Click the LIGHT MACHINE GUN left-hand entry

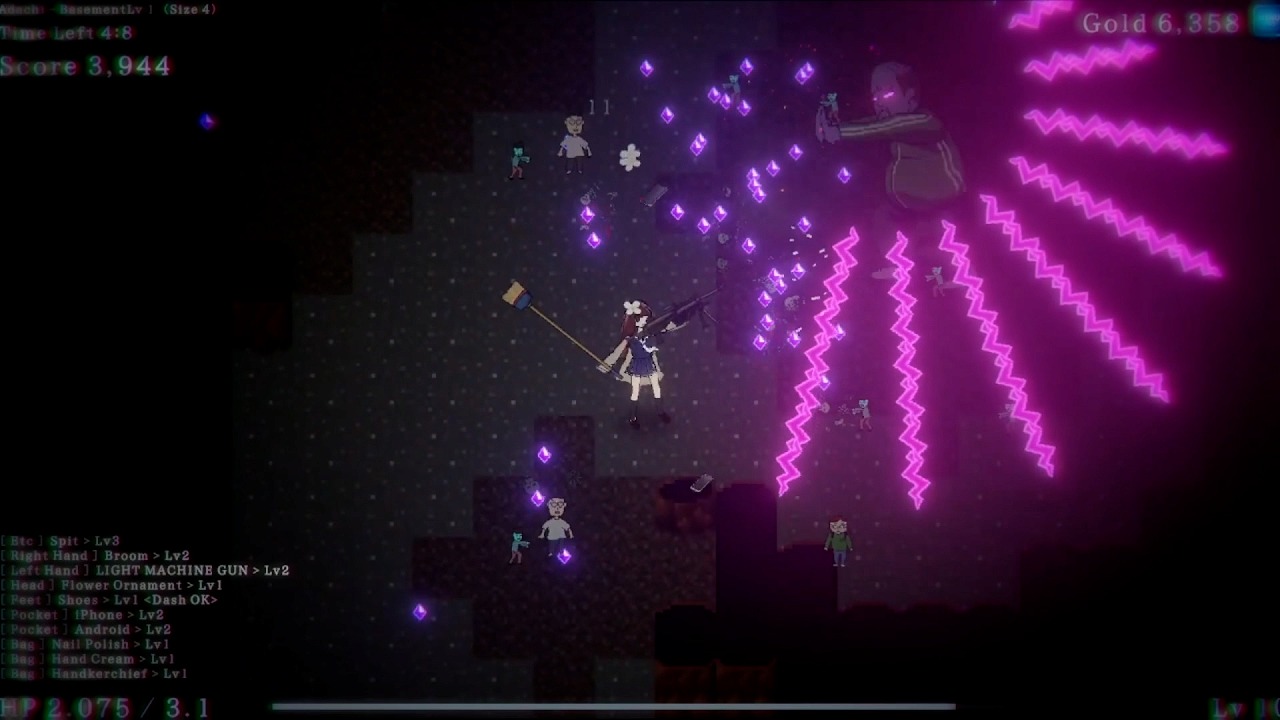tap(145, 571)
